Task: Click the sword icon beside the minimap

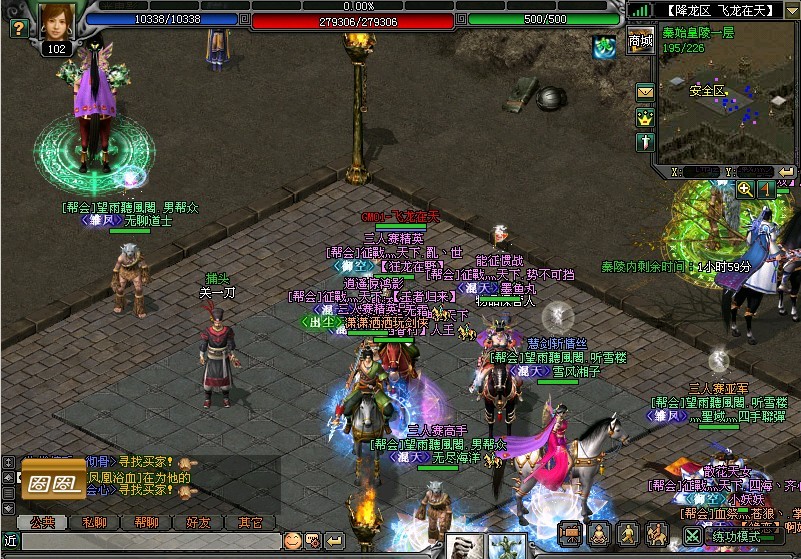Action: click(645, 141)
